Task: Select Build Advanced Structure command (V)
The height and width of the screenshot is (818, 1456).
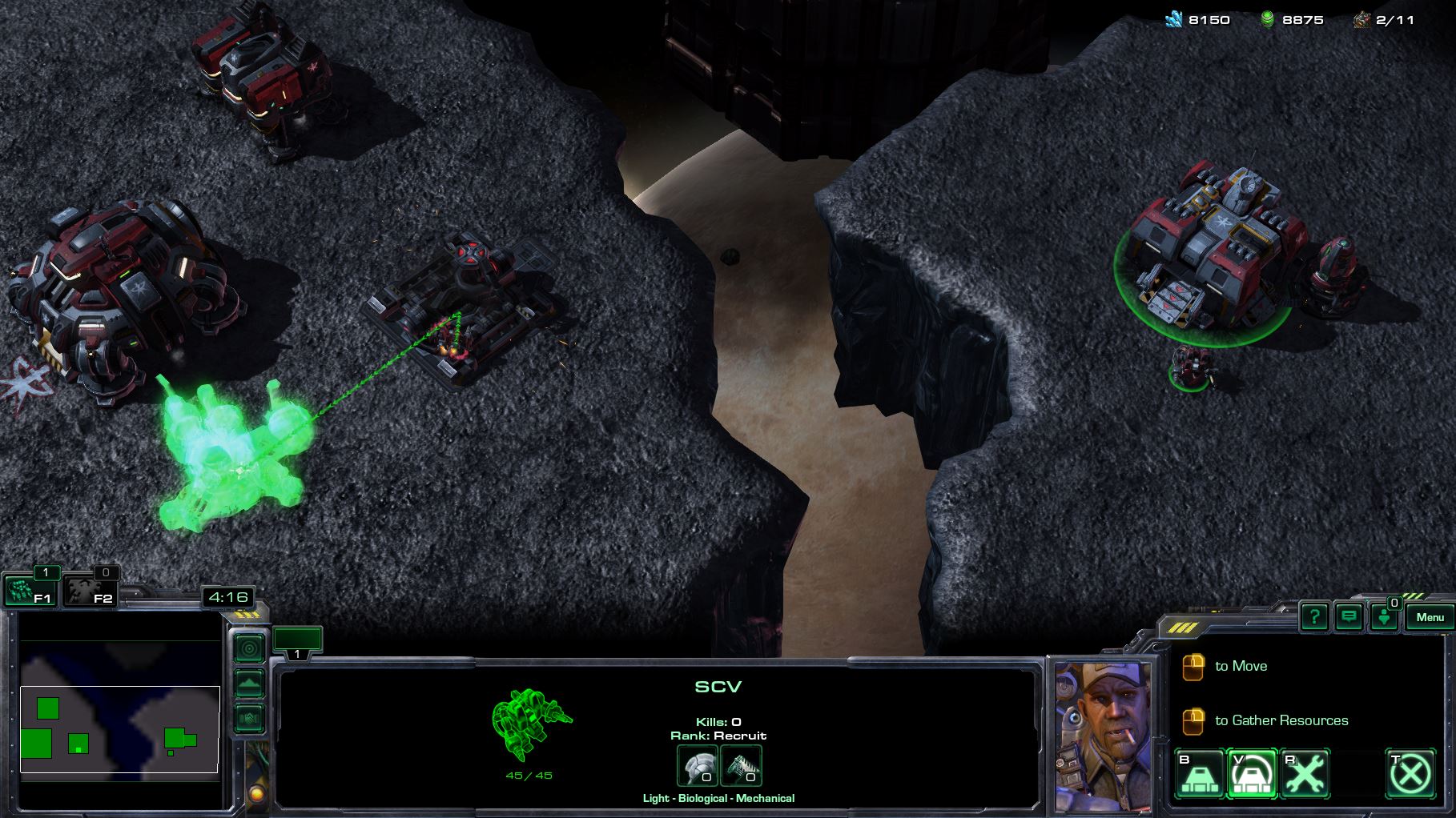Action: (x=1253, y=774)
